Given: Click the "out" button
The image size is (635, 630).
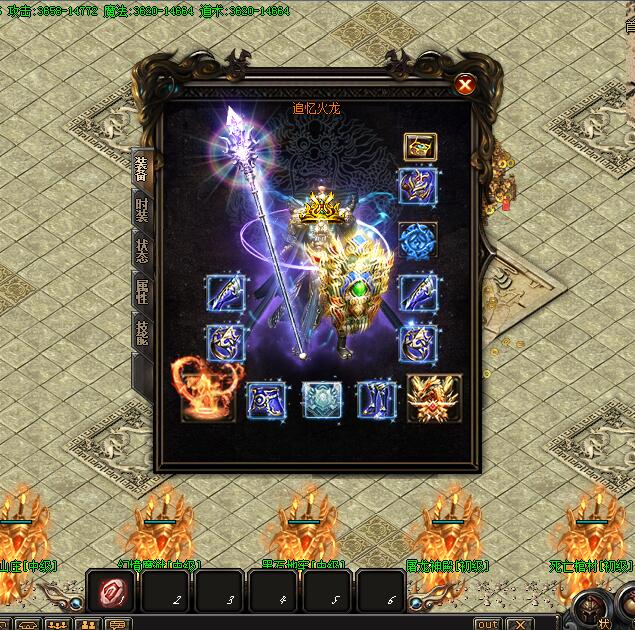Looking at the screenshot, I should click(x=487, y=624).
